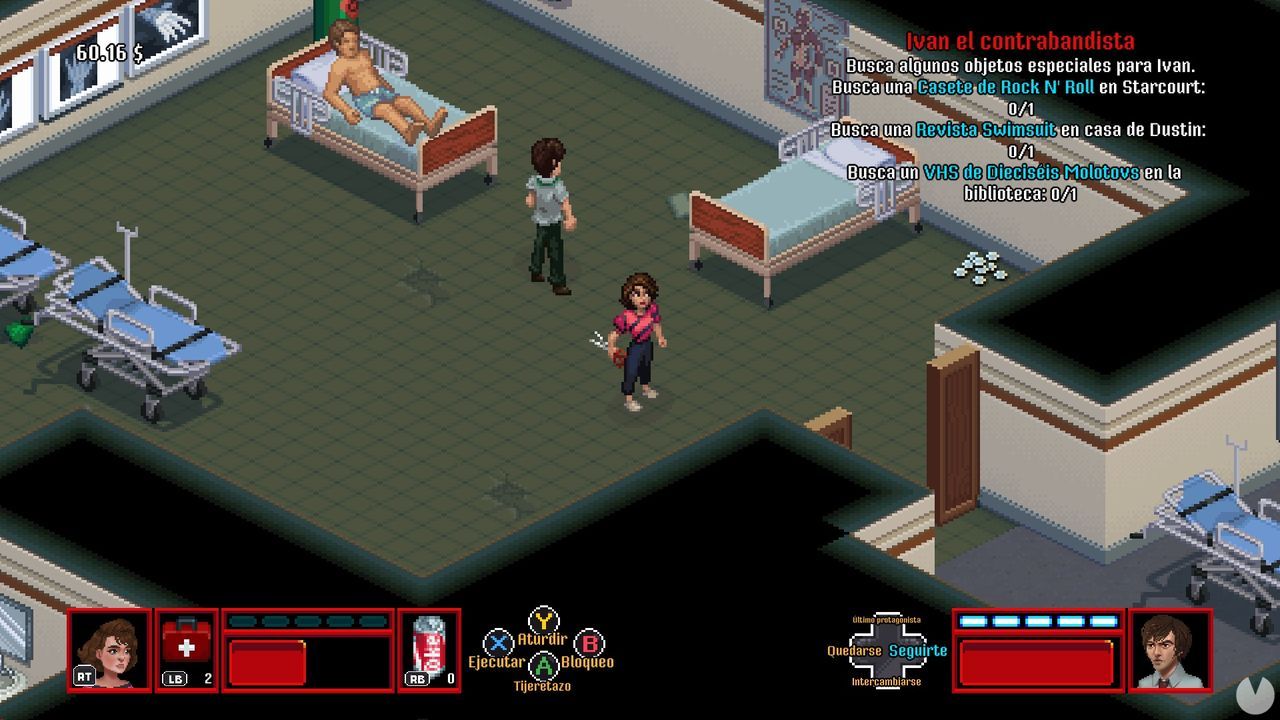Click the quest objective Casete de Rock N' Roll

point(1006,89)
